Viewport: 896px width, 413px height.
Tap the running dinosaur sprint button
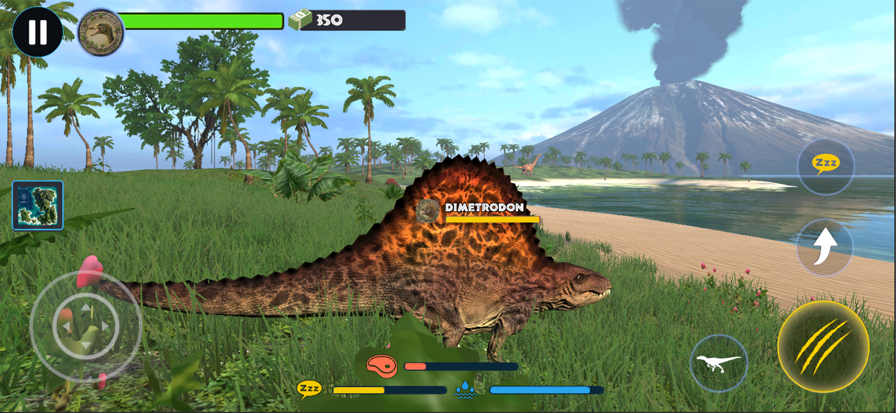718,362
